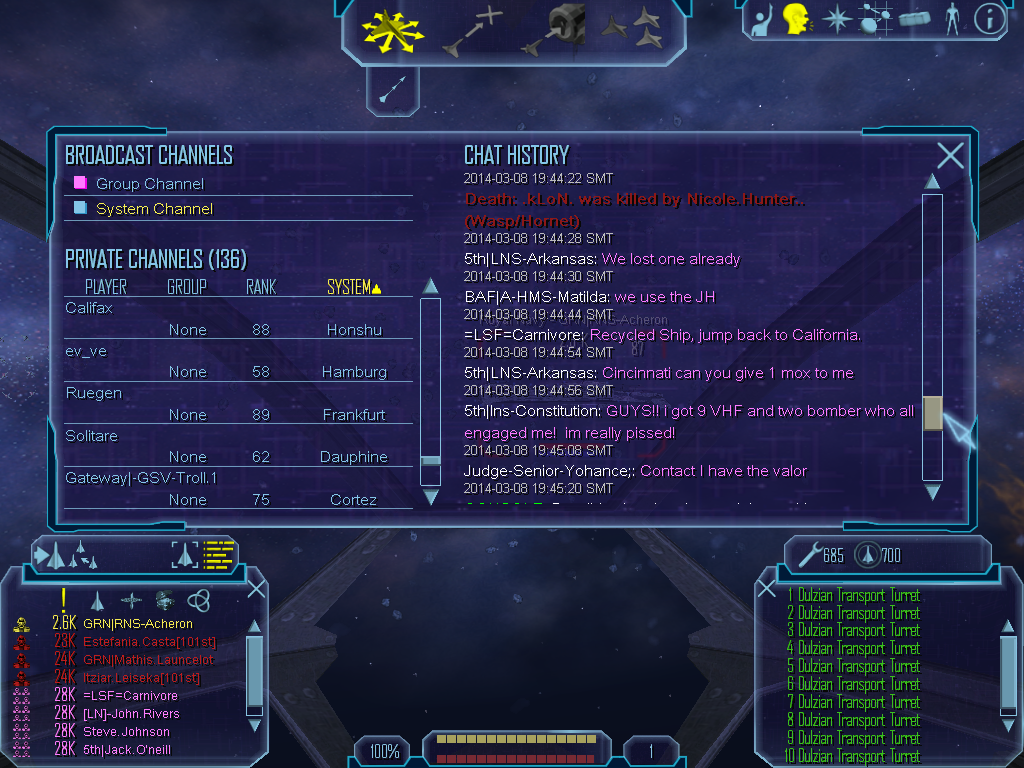The image size is (1024, 768).
Task: Open the information icon
Action: click(x=989, y=19)
